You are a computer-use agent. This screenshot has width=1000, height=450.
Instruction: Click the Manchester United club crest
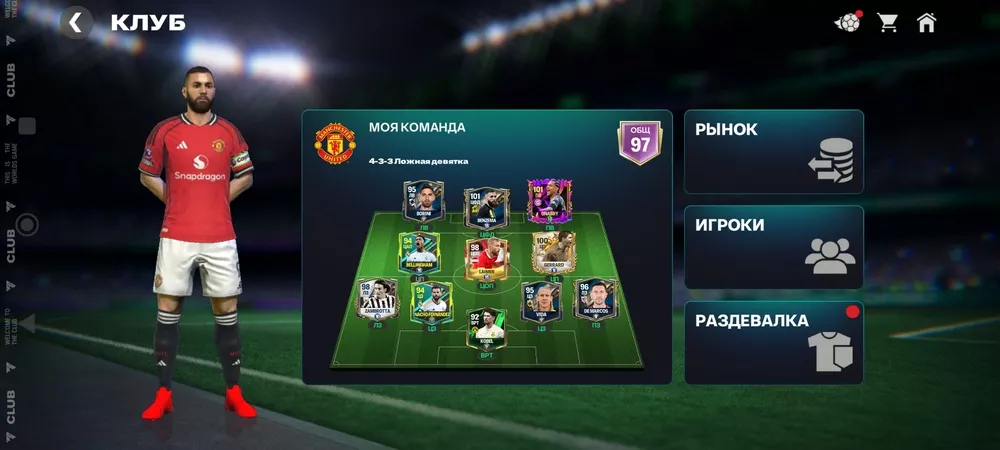point(332,143)
